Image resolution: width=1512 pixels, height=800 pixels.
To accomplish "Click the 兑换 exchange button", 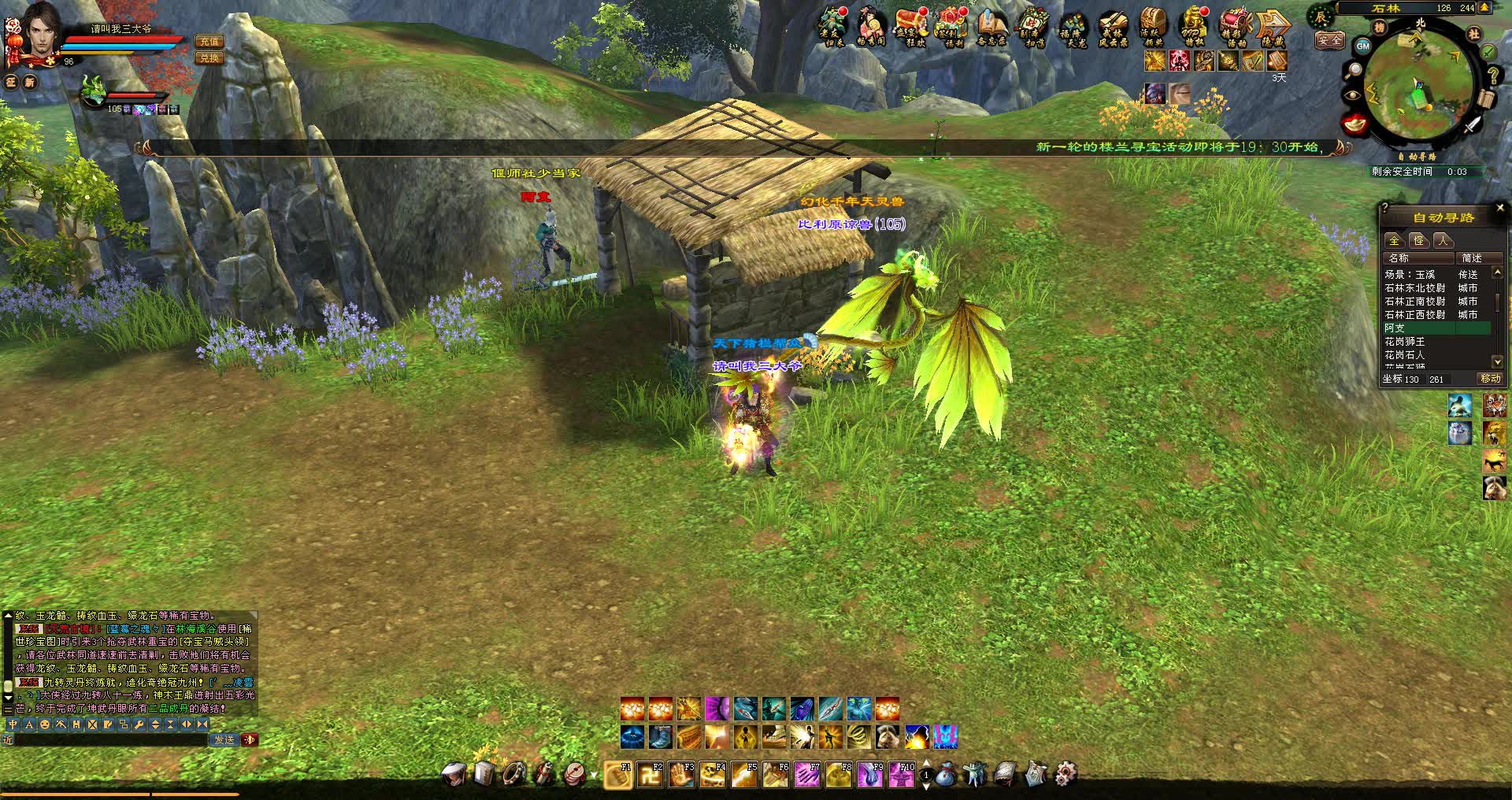I will click(209, 58).
